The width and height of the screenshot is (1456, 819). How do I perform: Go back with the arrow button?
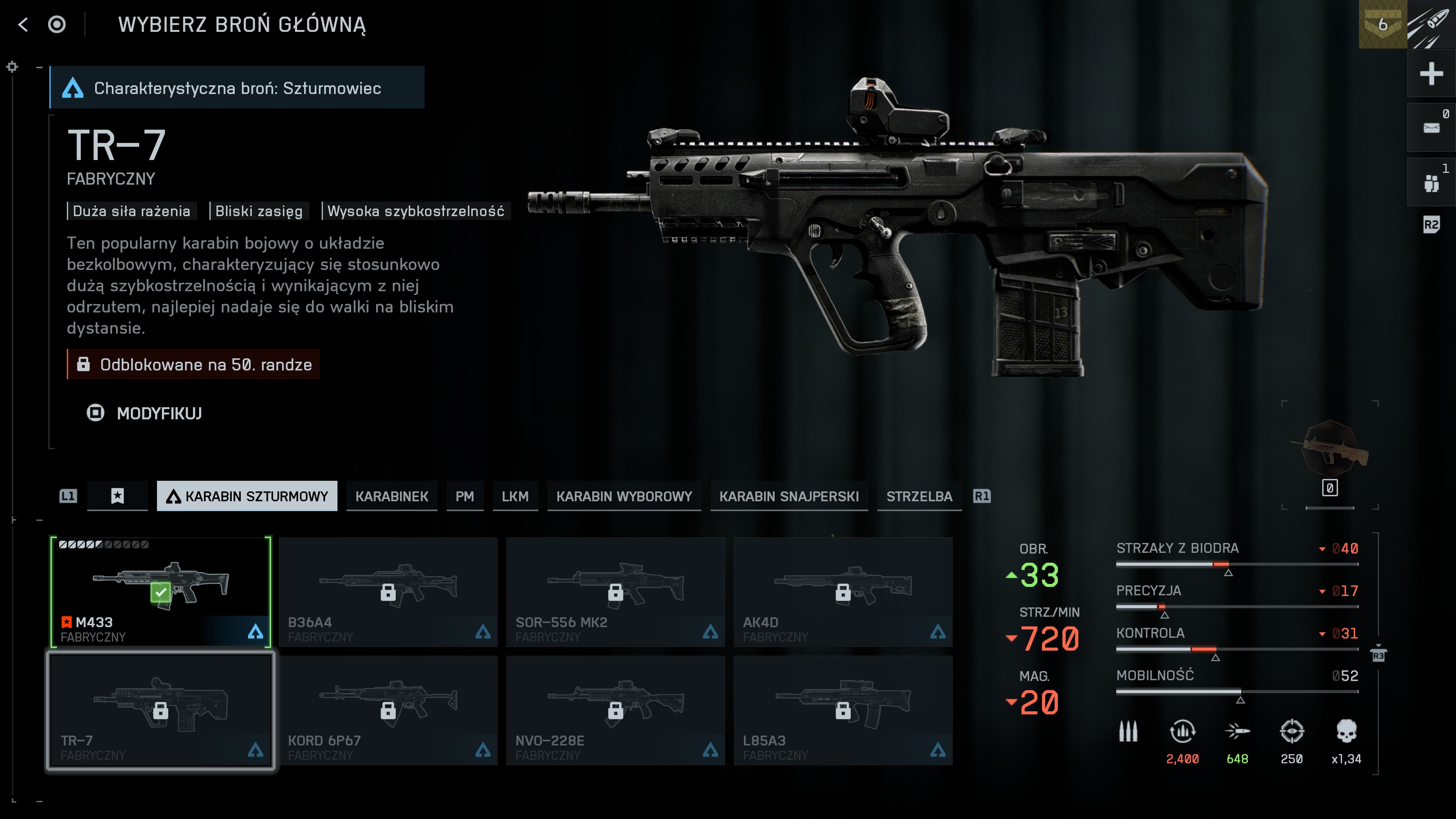coord(23,24)
